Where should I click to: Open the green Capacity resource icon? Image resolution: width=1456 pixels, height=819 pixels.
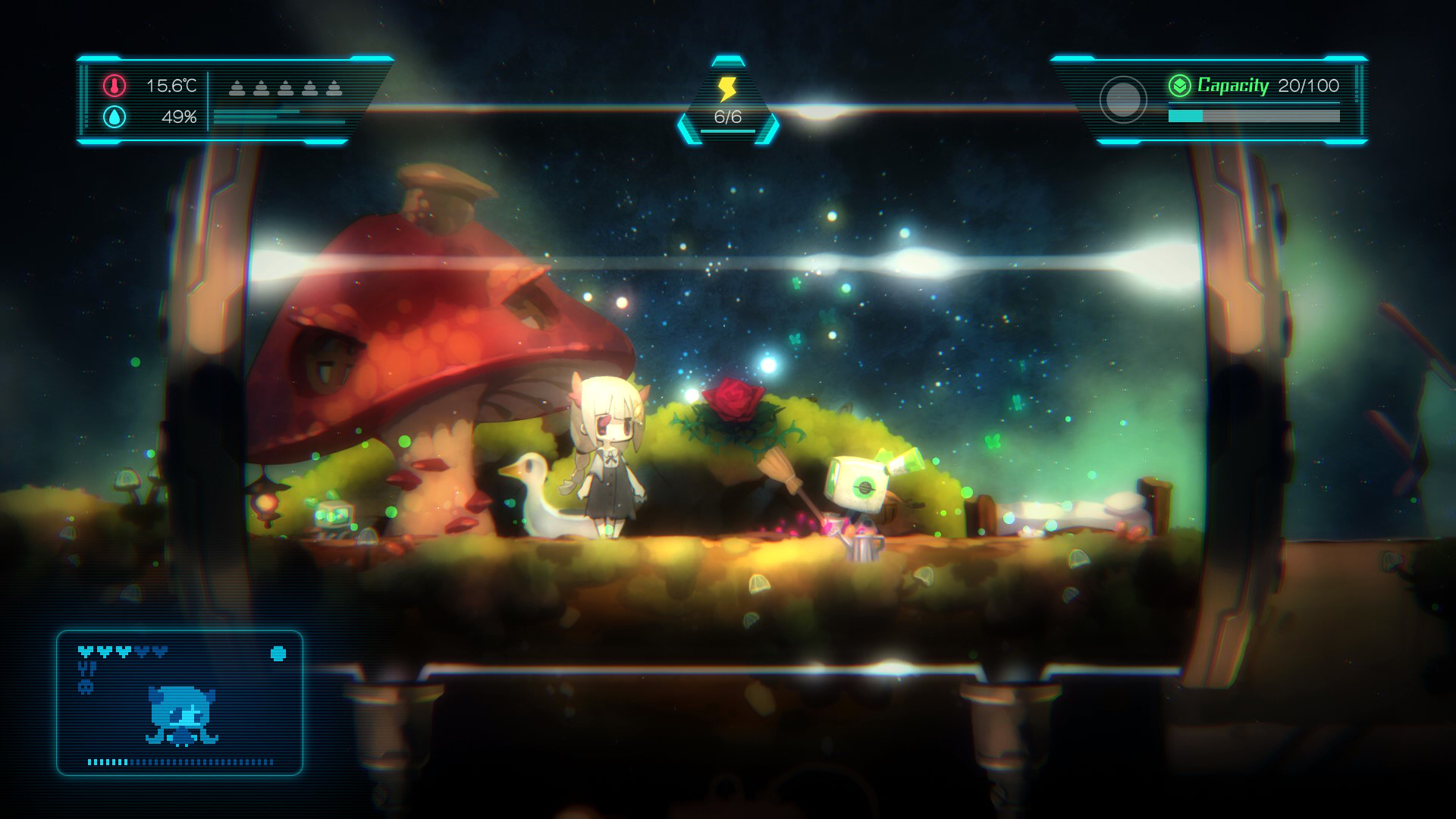[1180, 86]
